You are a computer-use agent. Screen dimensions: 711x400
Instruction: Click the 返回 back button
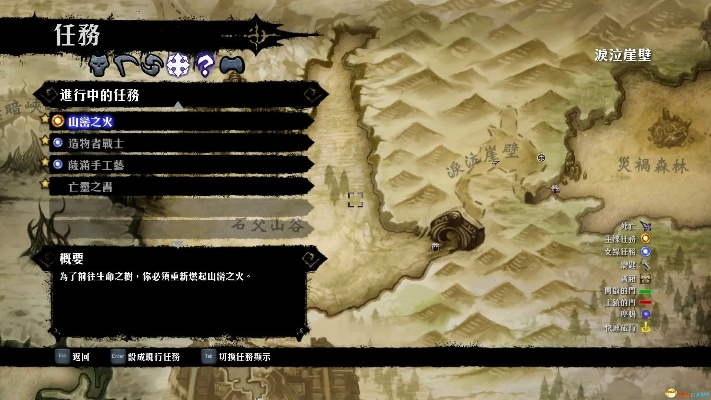(78, 356)
